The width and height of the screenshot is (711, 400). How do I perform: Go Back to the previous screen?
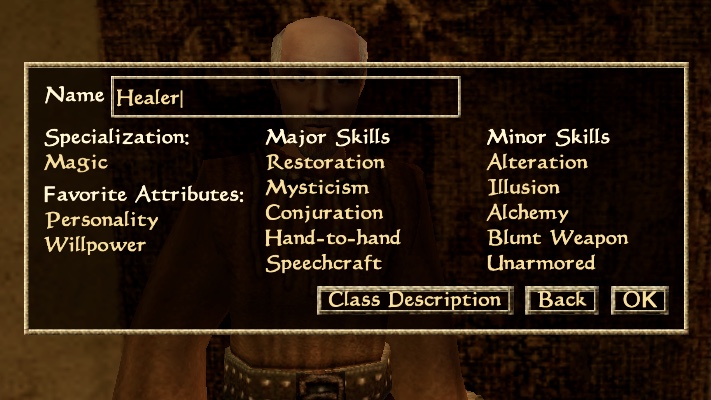[562, 300]
